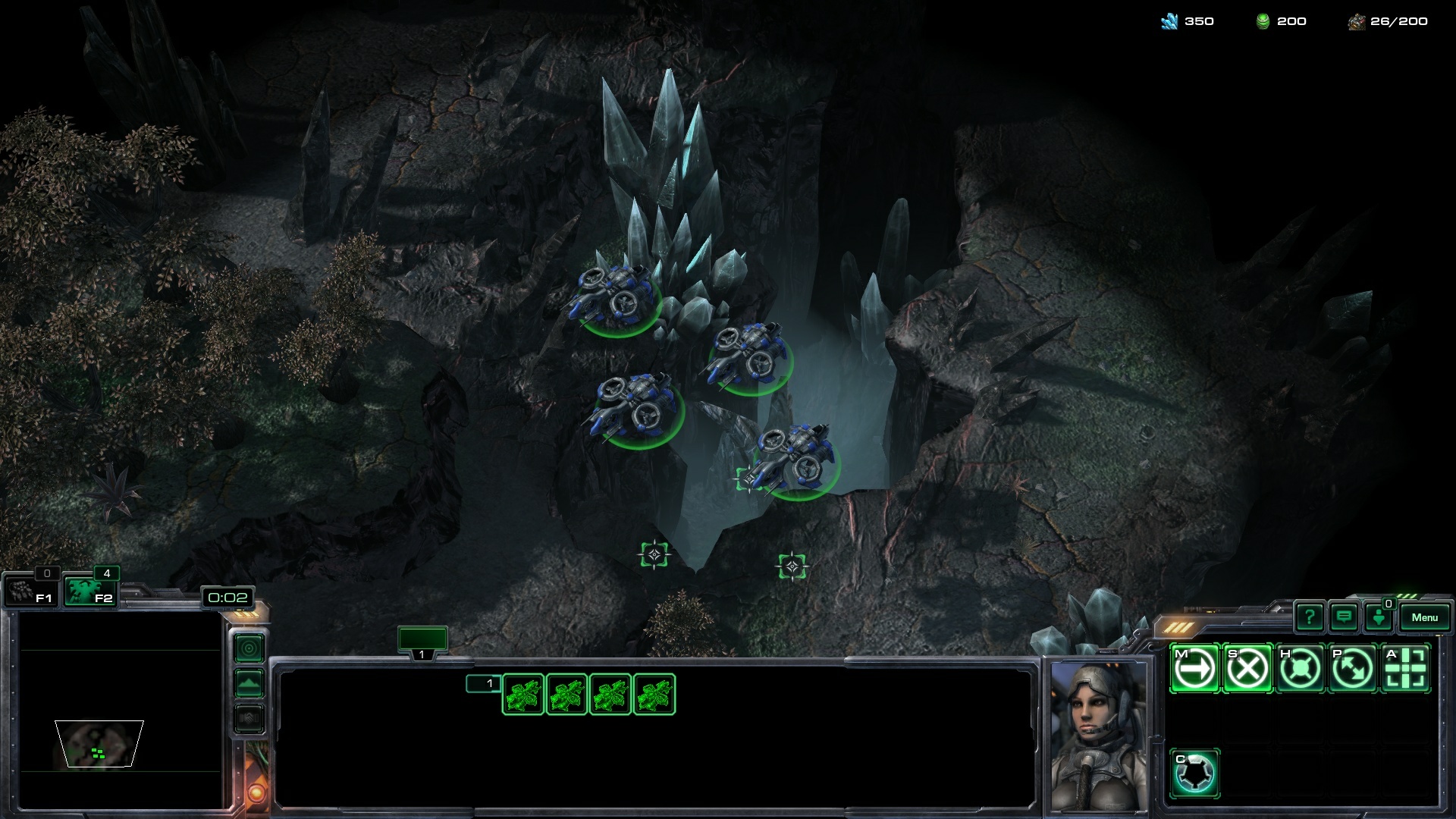Select all army units with F2 button
Screen dimensions: 1456x819
89,591
